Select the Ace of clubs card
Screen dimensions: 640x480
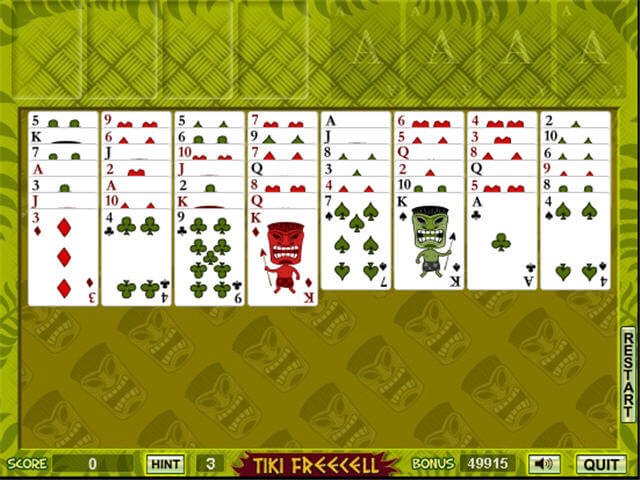(503, 243)
